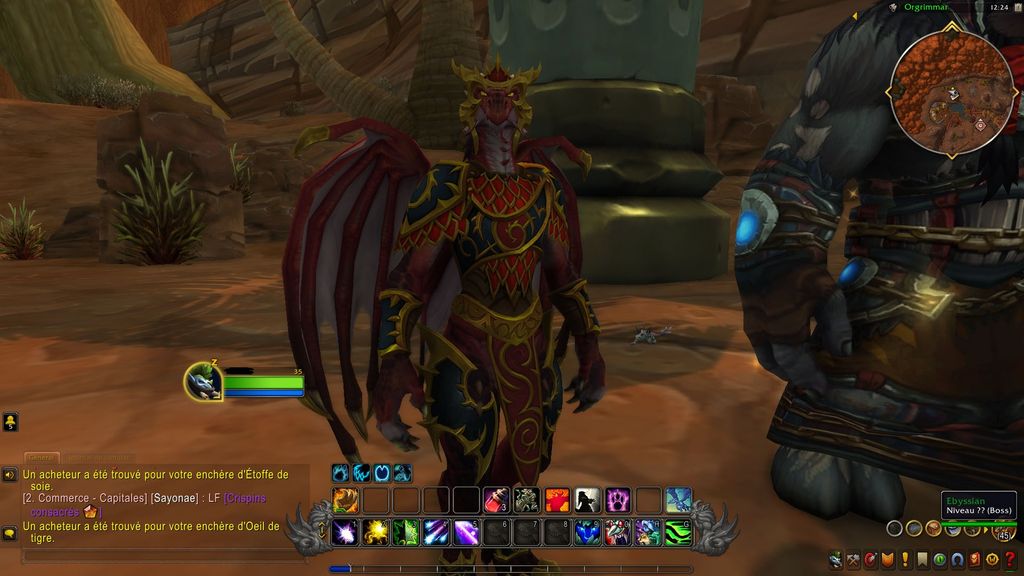Screen dimensions: 1024x576
Task: Activate the yellow splash spell in slot 2
Action: click(x=376, y=532)
